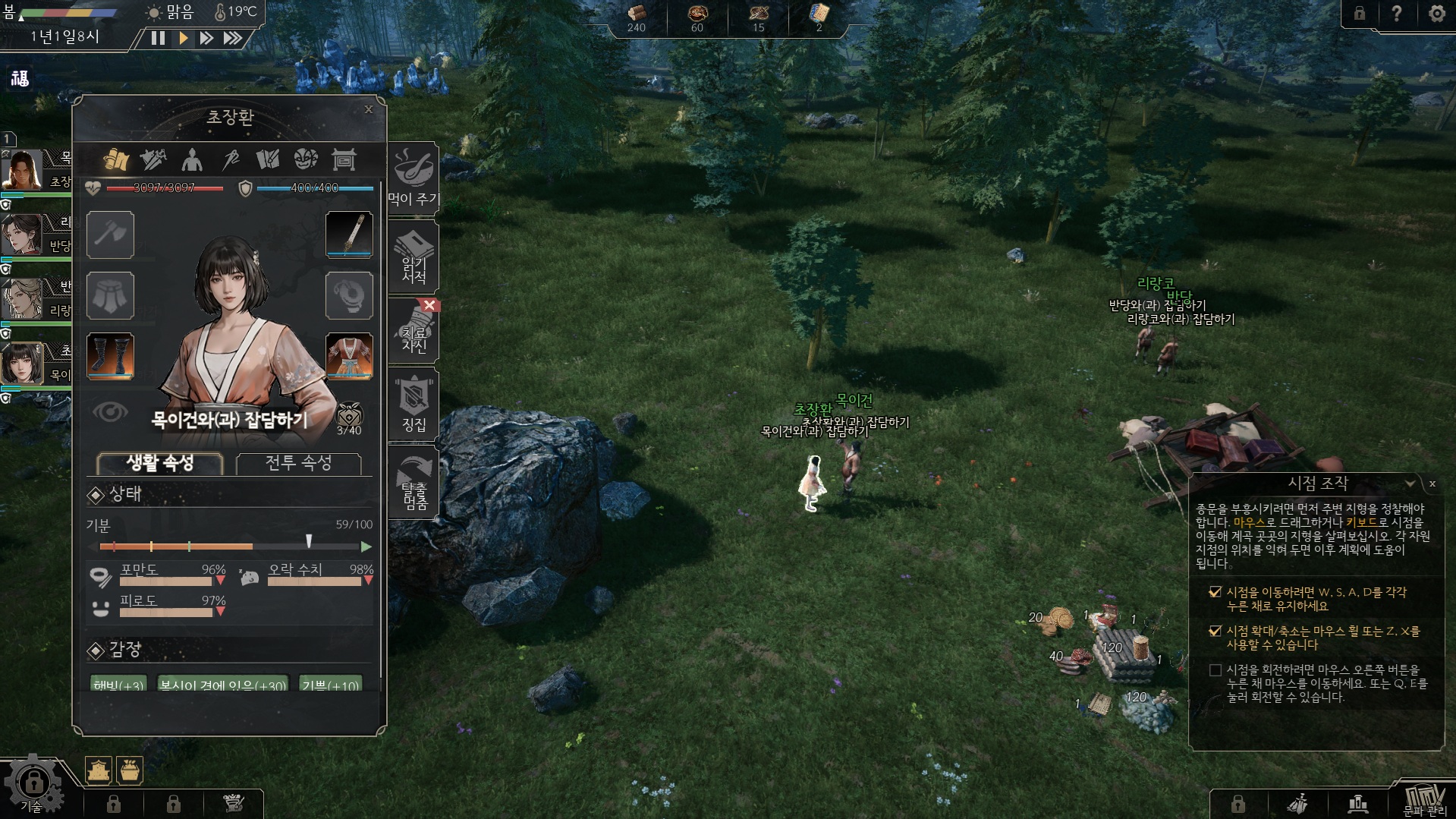Viewport: 1456px width, 819px height.
Task: Pause the game time
Action: (x=158, y=38)
